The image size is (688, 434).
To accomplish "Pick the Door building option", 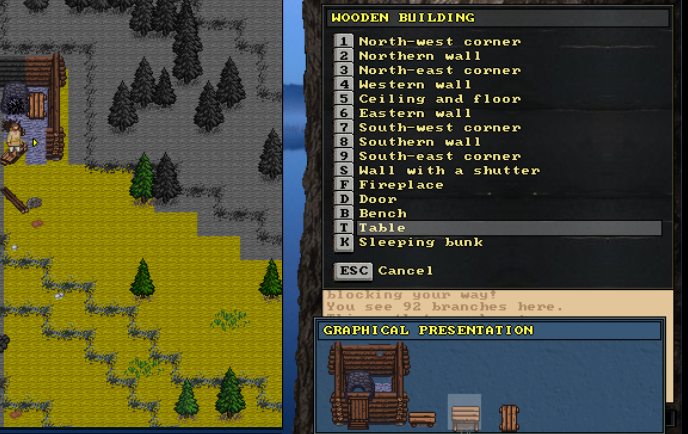I will click(x=378, y=199).
